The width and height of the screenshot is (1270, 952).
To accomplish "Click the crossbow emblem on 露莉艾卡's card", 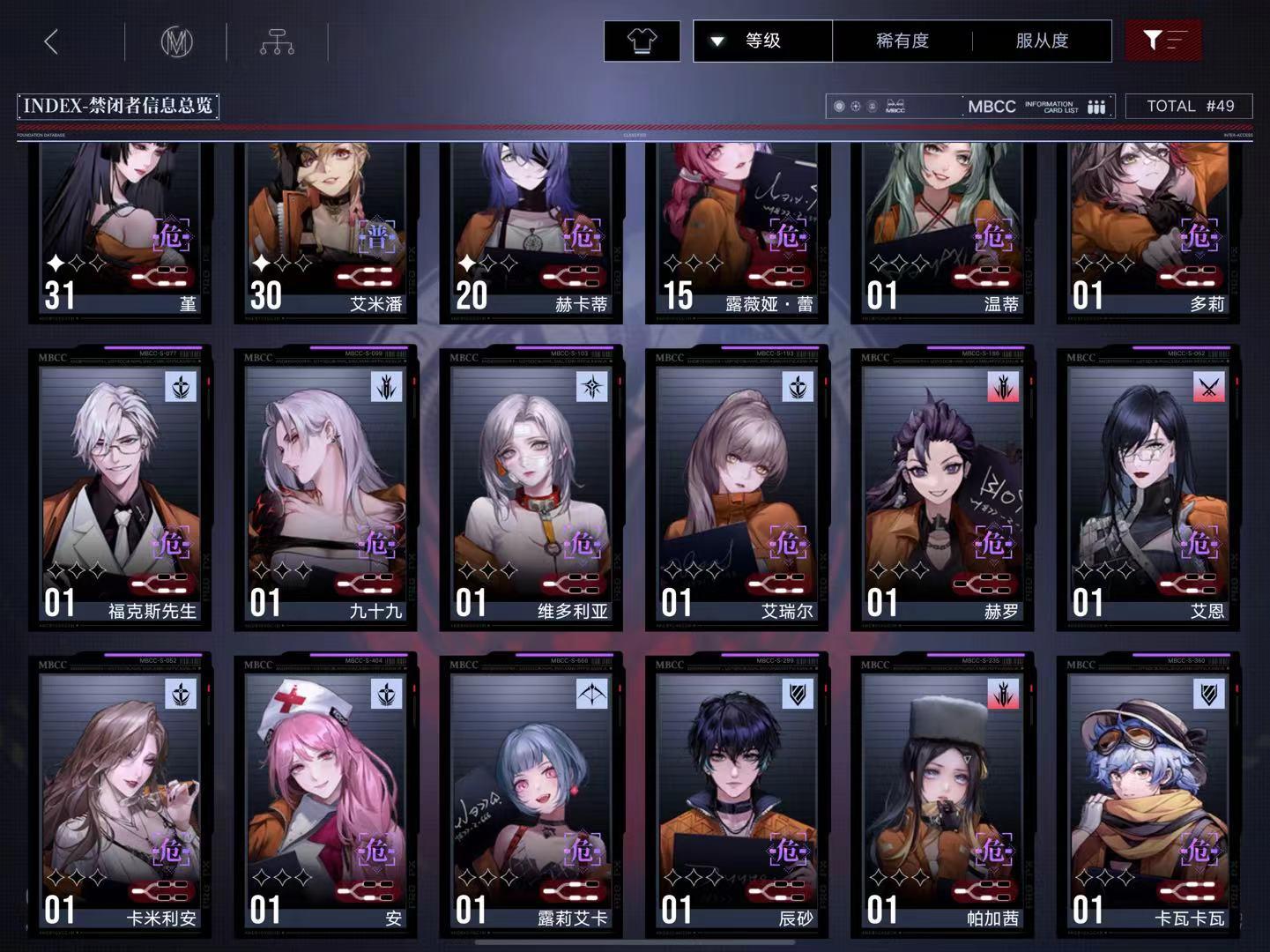I will [x=591, y=695].
